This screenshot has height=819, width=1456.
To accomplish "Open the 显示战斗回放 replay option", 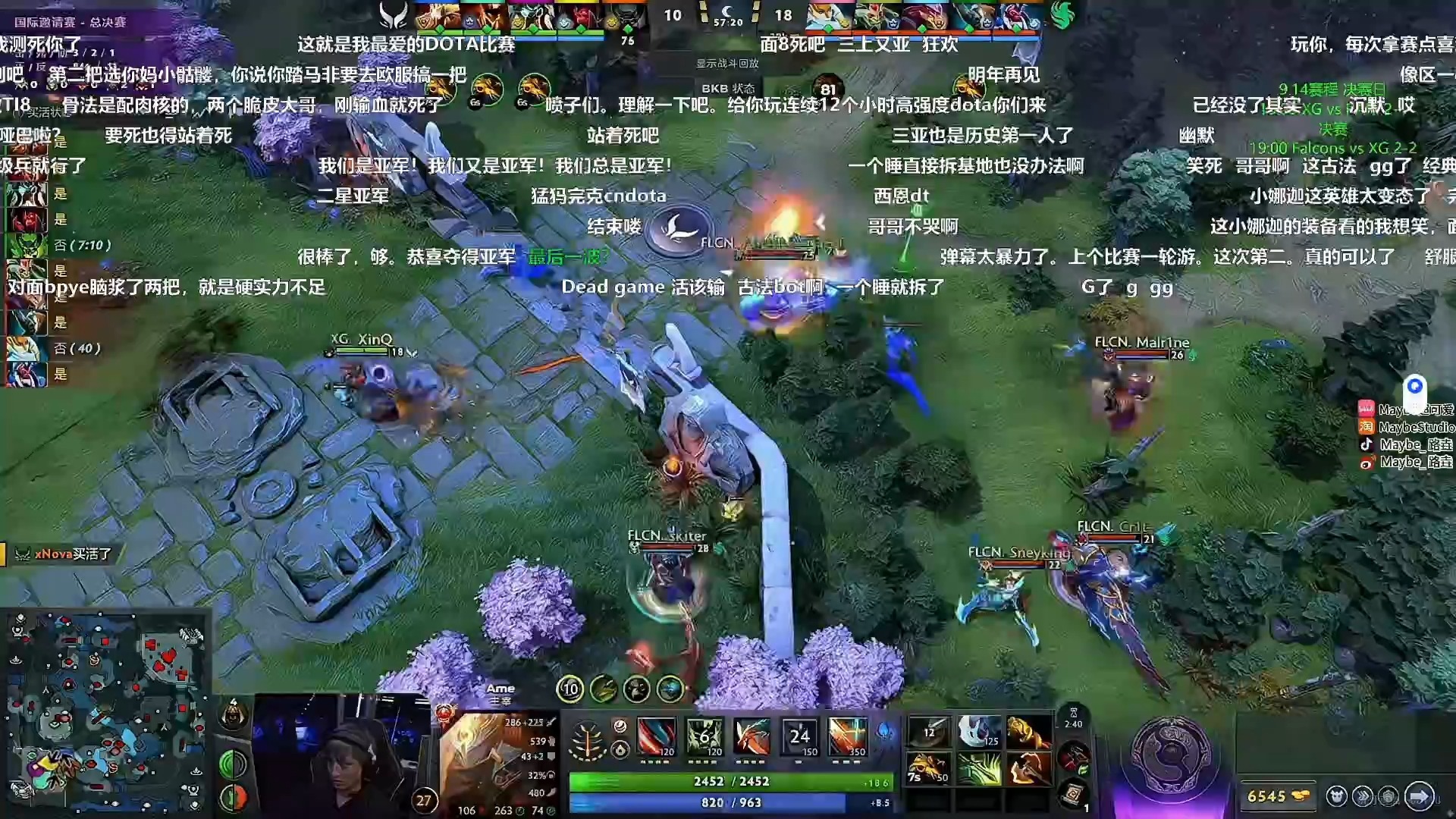I will (726, 64).
